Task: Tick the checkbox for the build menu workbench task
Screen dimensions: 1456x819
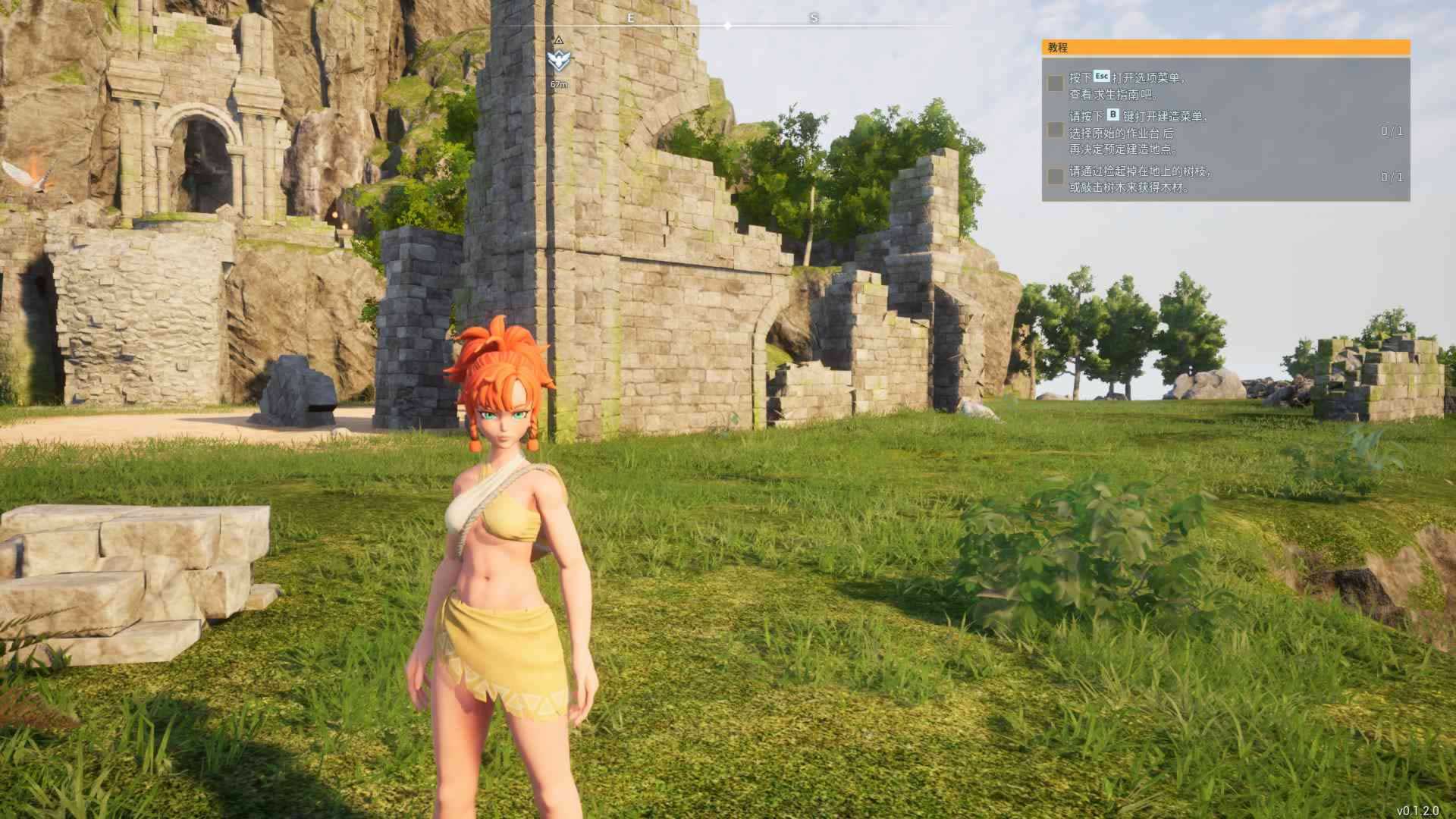Action: tap(1055, 130)
